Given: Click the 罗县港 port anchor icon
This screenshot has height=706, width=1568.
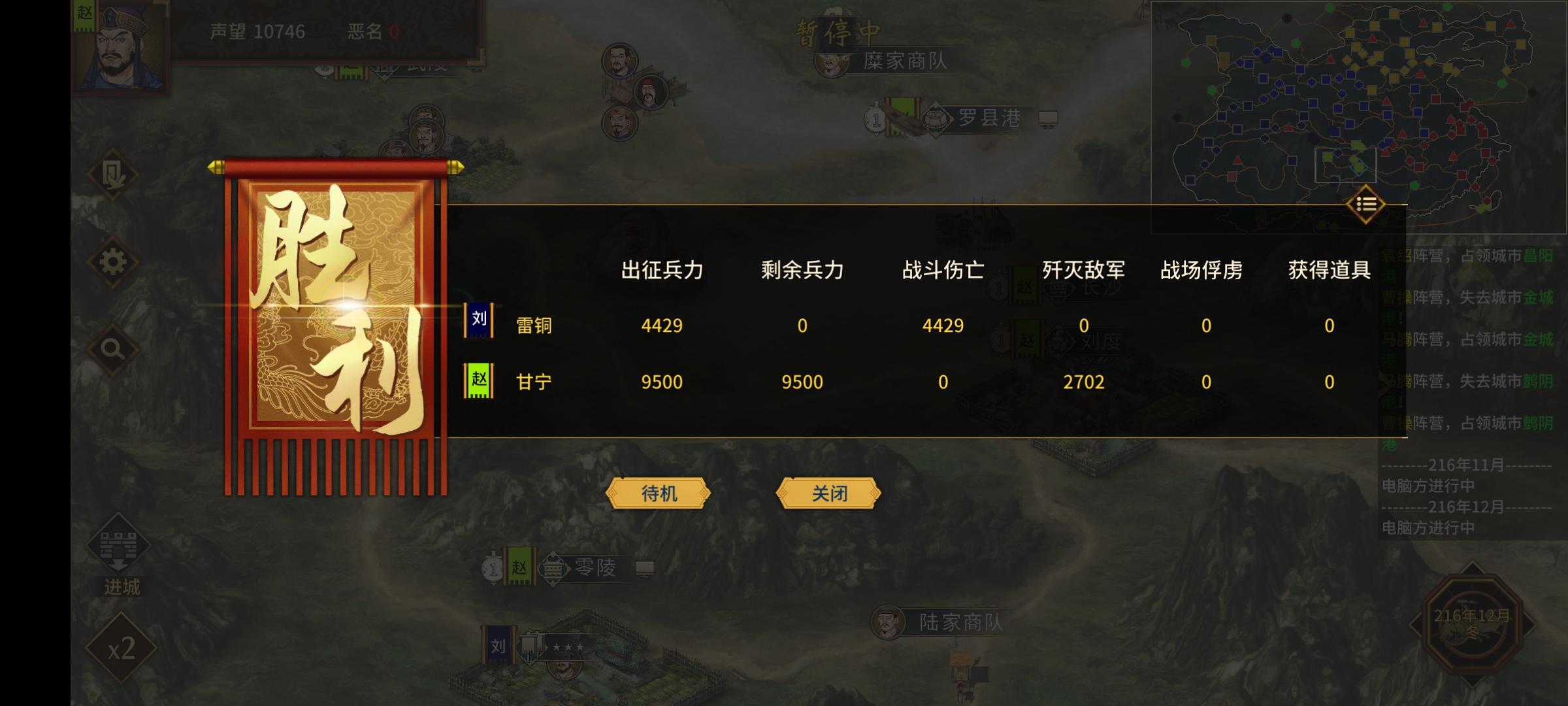Looking at the screenshot, I should pyautogui.click(x=936, y=121).
